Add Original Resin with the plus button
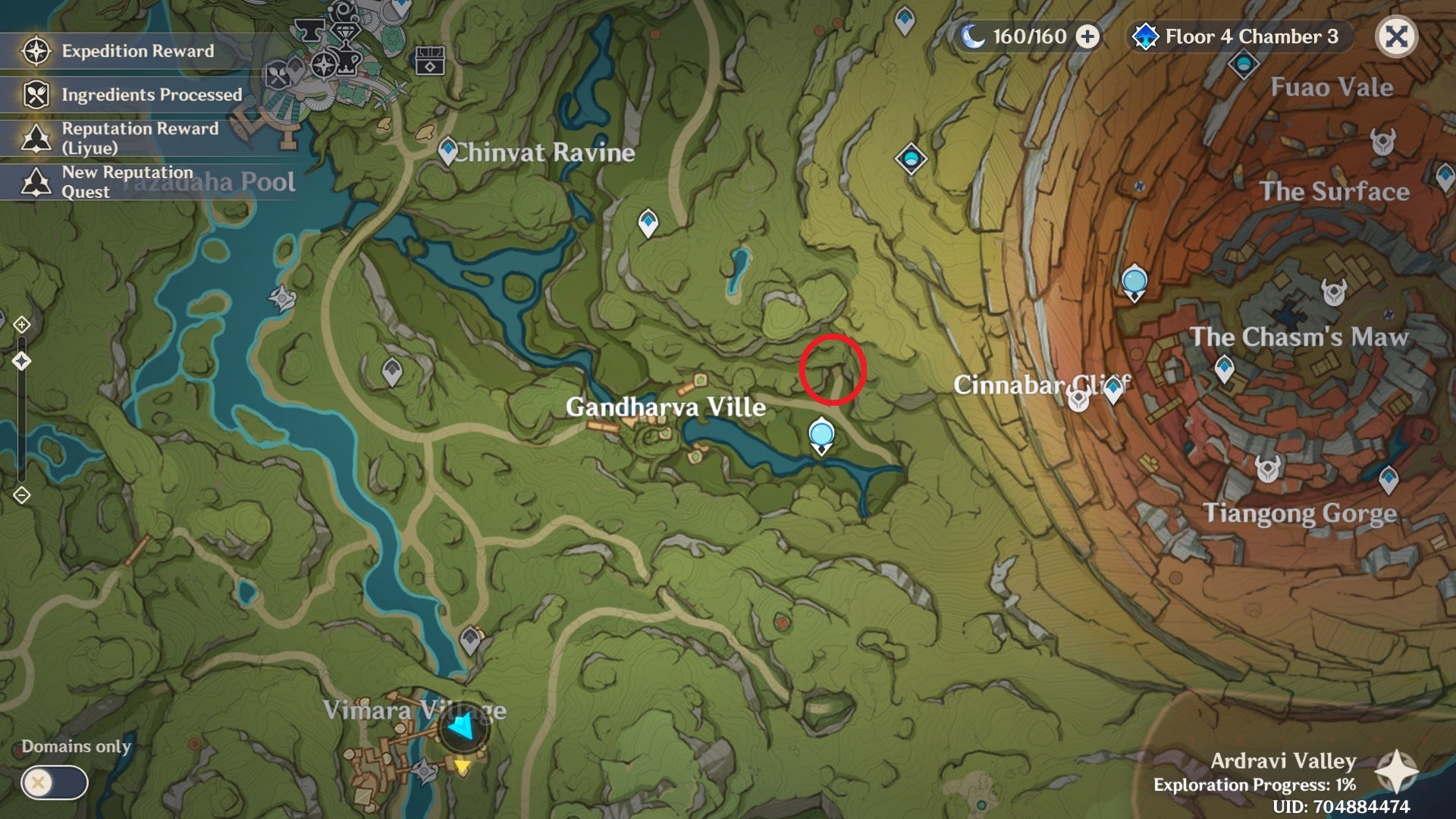Viewport: 1456px width, 819px height. point(1088,36)
